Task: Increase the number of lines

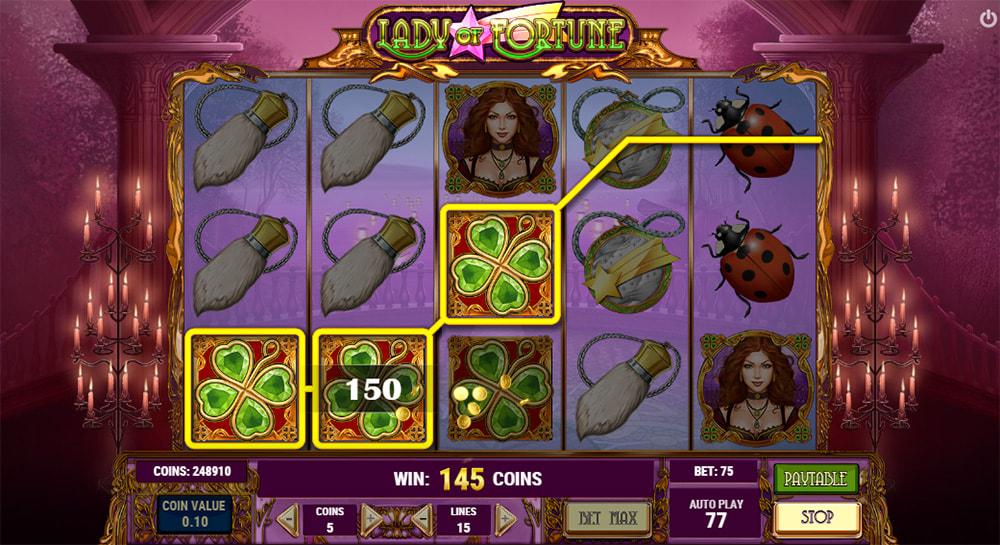Action: (x=506, y=519)
